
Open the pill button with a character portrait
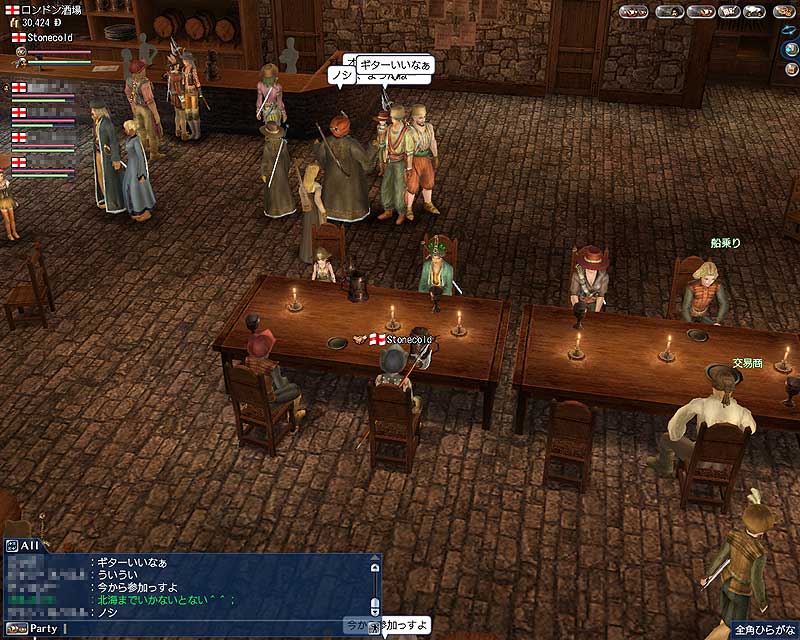670,12
